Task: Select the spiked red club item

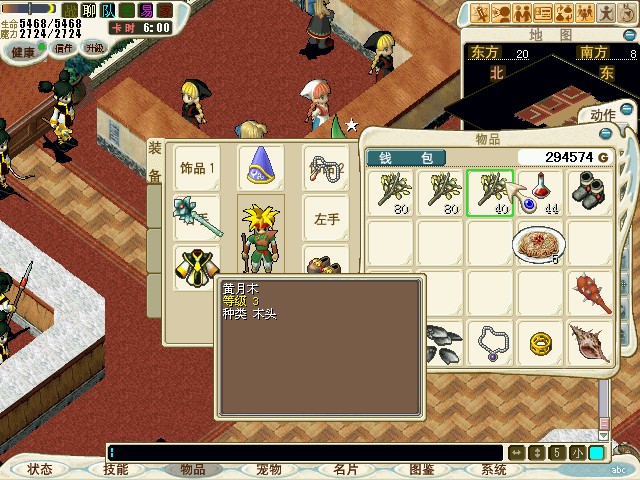Action: pyautogui.click(x=590, y=293)
